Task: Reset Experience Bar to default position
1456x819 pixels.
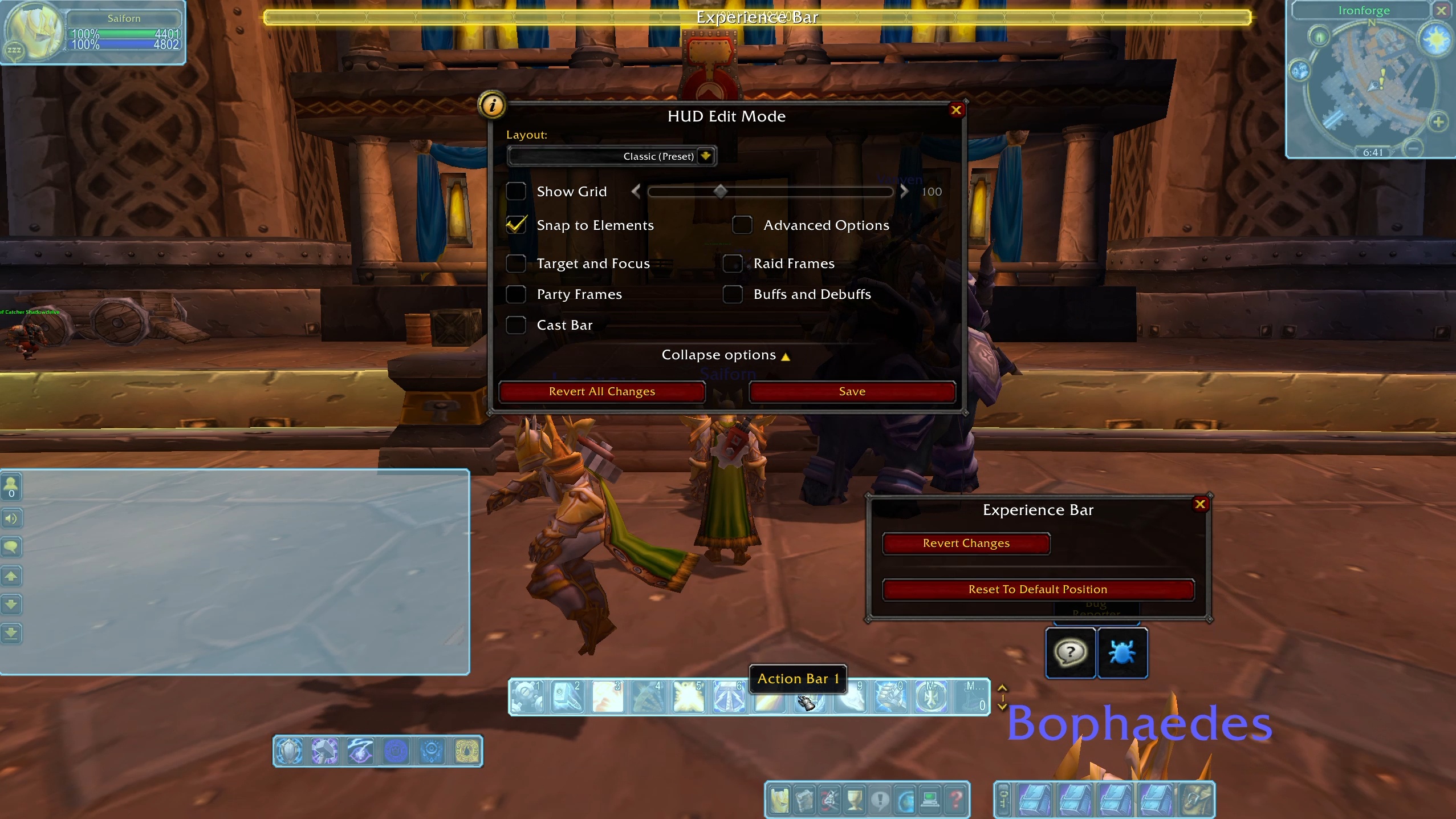Action: pos(1038,590)
